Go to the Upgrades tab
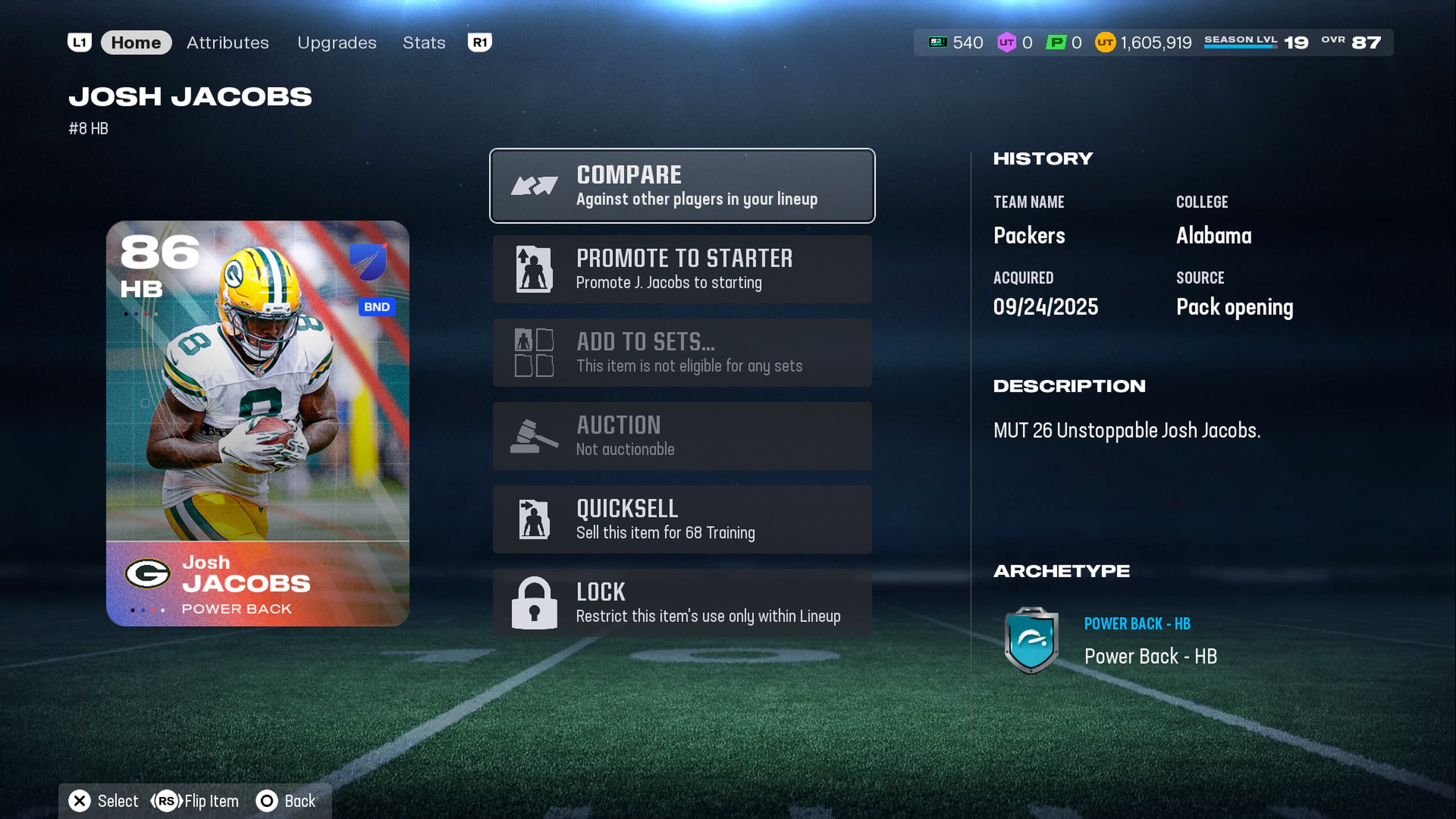This screenshot has width=1456, height=819. point(337,42)
